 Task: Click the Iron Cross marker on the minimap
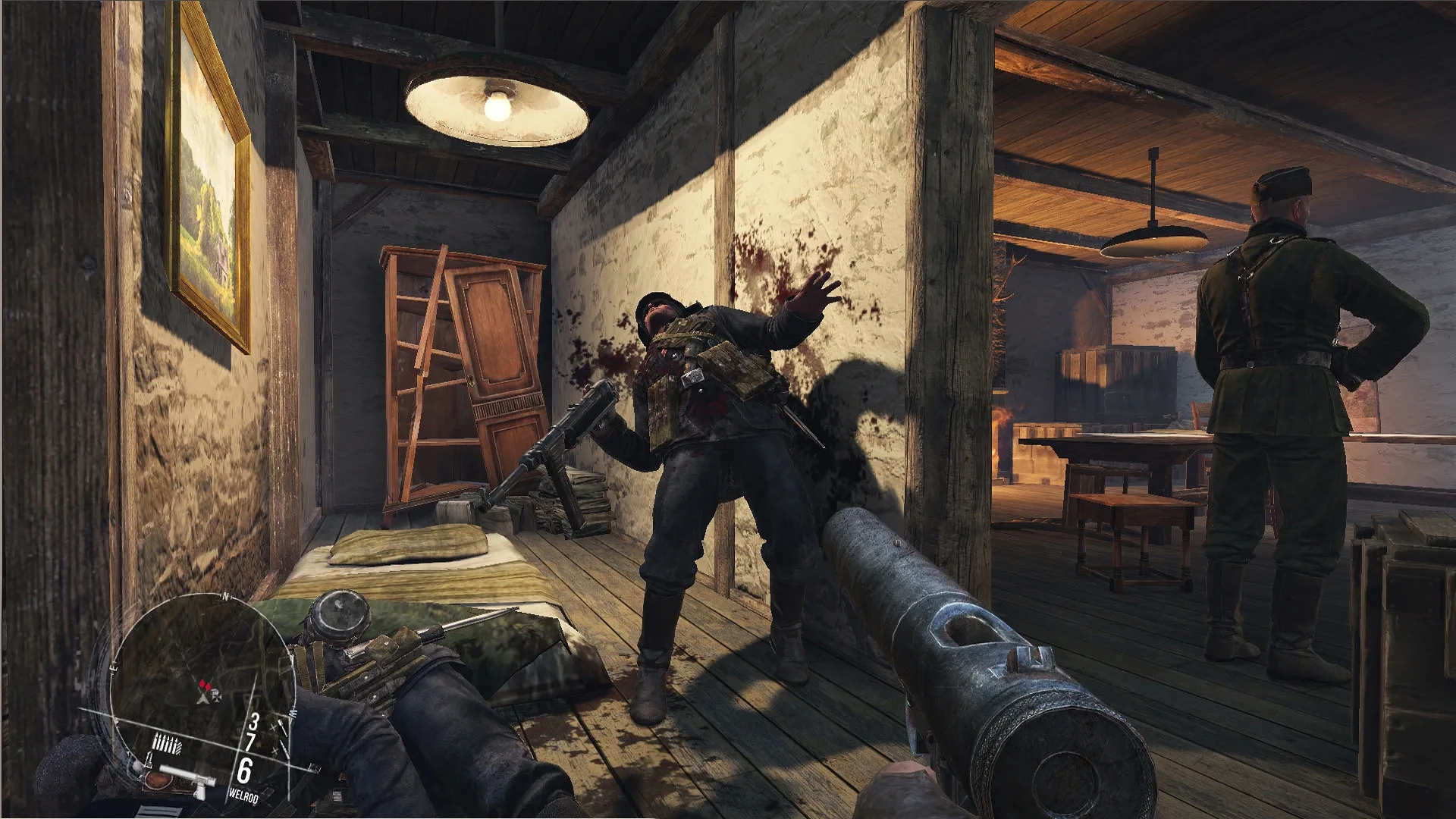(x=218, y=697)
